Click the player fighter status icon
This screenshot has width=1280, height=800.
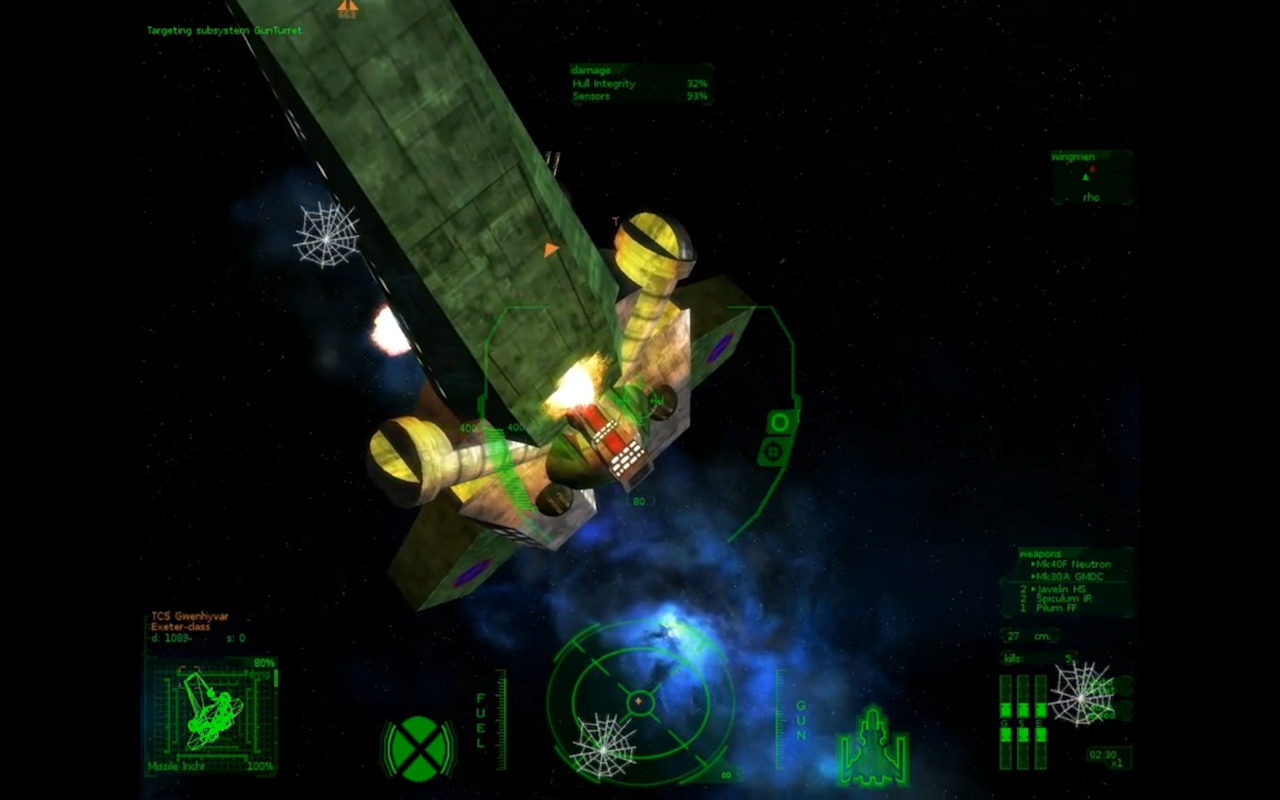873,746
